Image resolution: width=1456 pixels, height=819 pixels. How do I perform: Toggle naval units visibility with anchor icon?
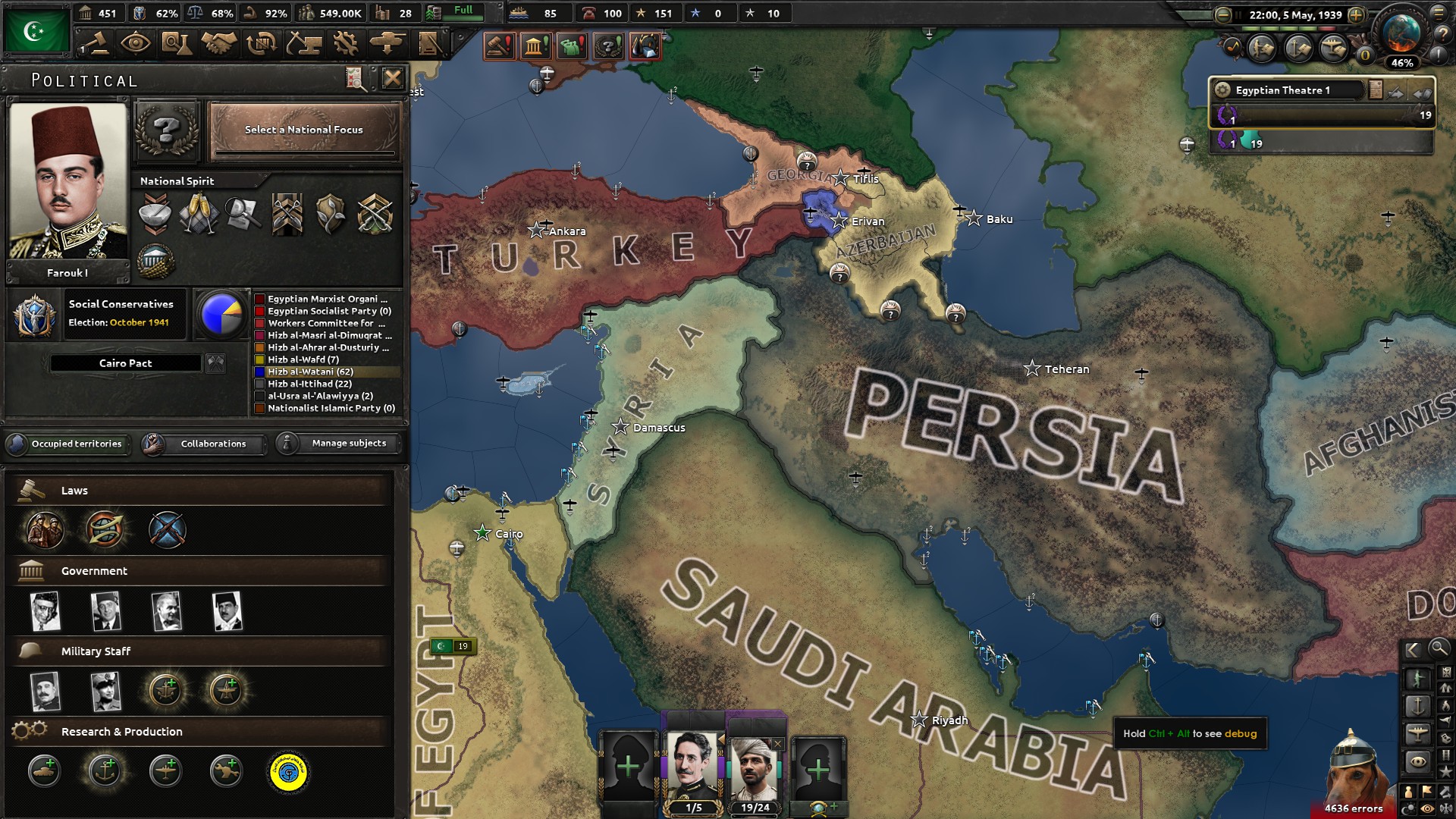[x=1418, y=706]
